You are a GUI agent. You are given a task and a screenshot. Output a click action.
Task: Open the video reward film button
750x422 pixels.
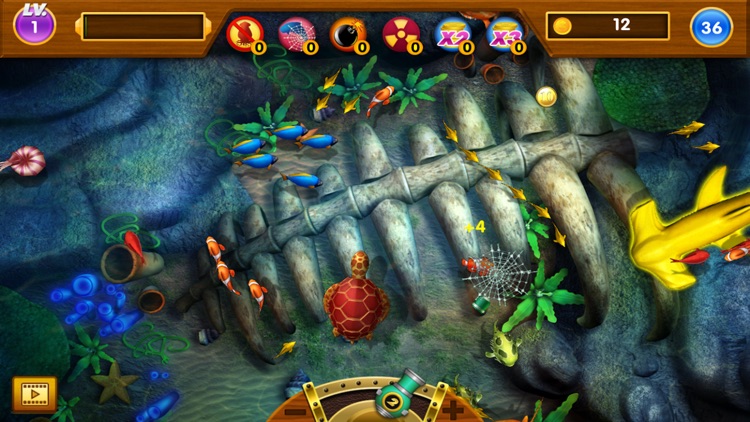coord(34,393)
